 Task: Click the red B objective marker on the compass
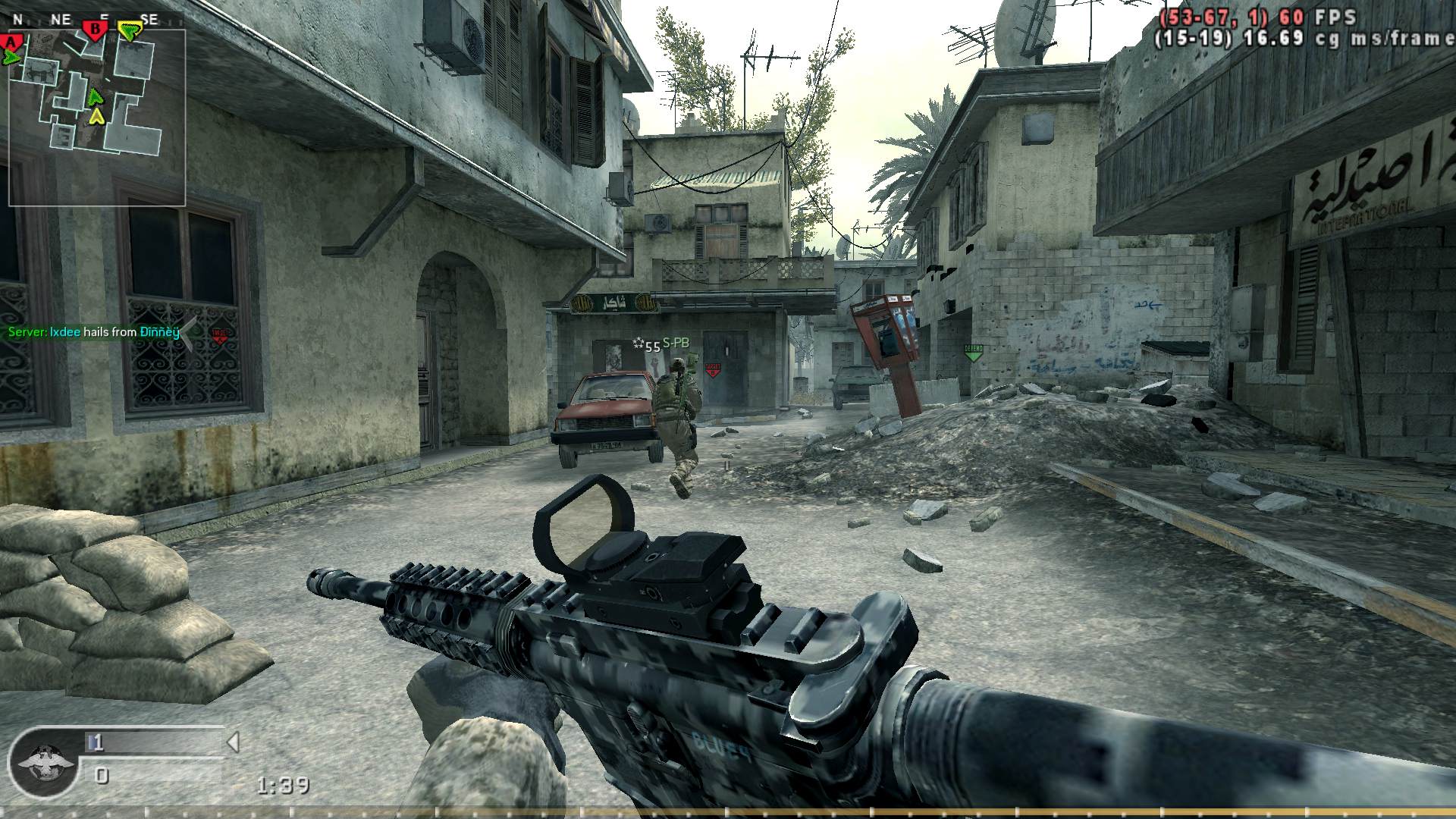96,30
